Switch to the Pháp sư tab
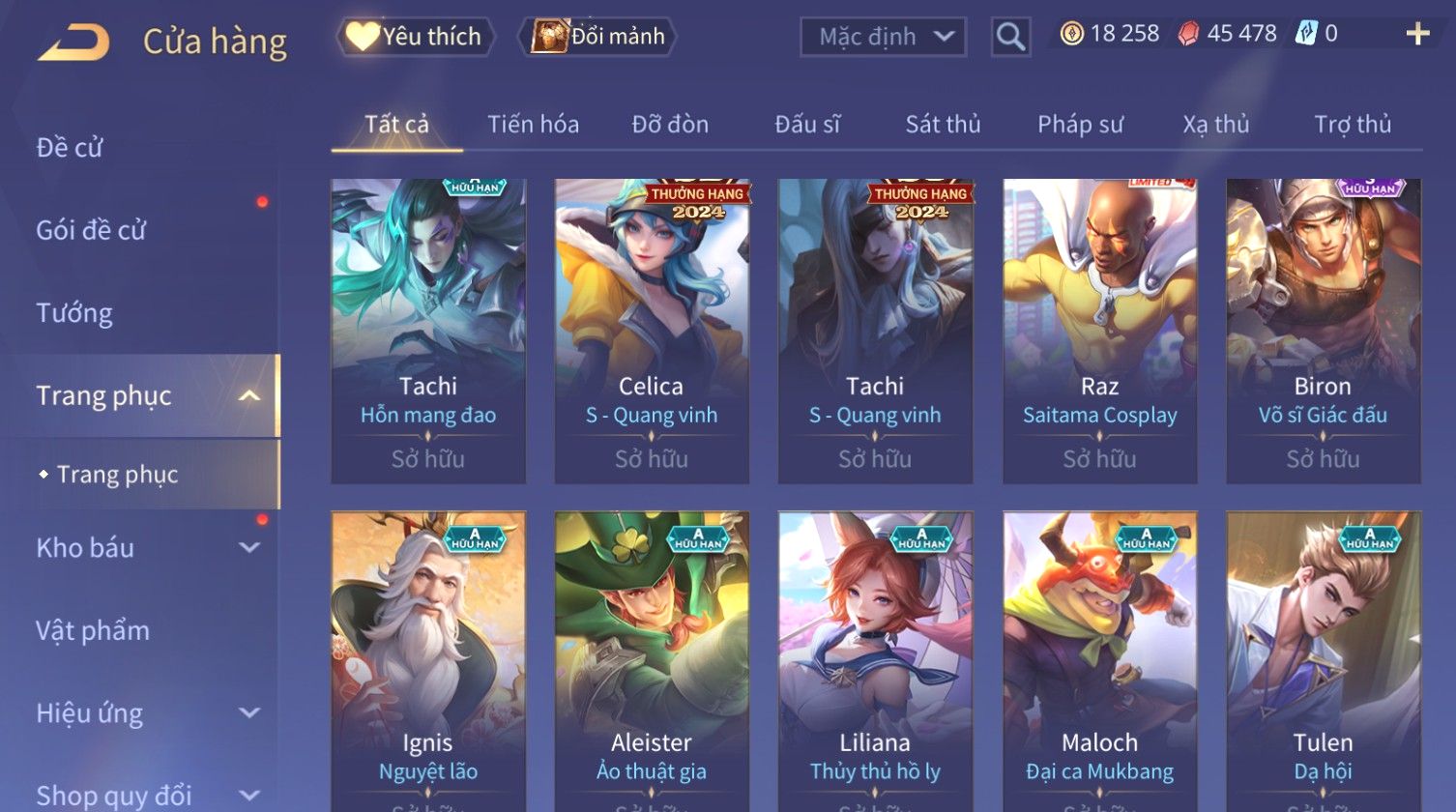Image resolution: width=1456 pixels, height=812 pixels. coord(1080,125)
